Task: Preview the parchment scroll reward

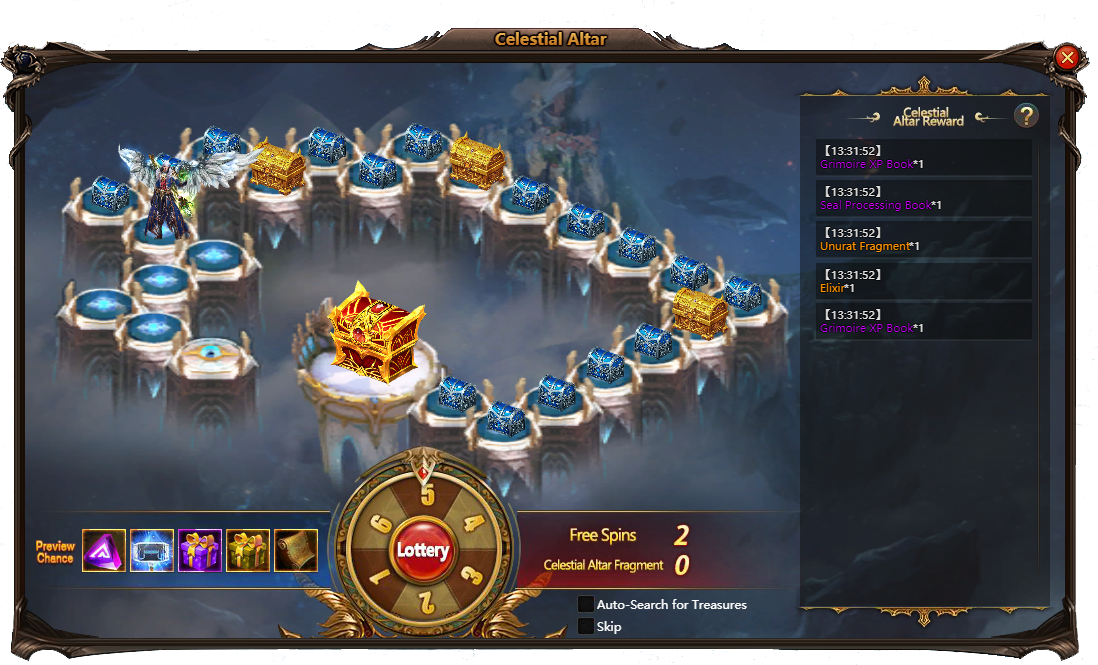Action: [x=296, y=550]
